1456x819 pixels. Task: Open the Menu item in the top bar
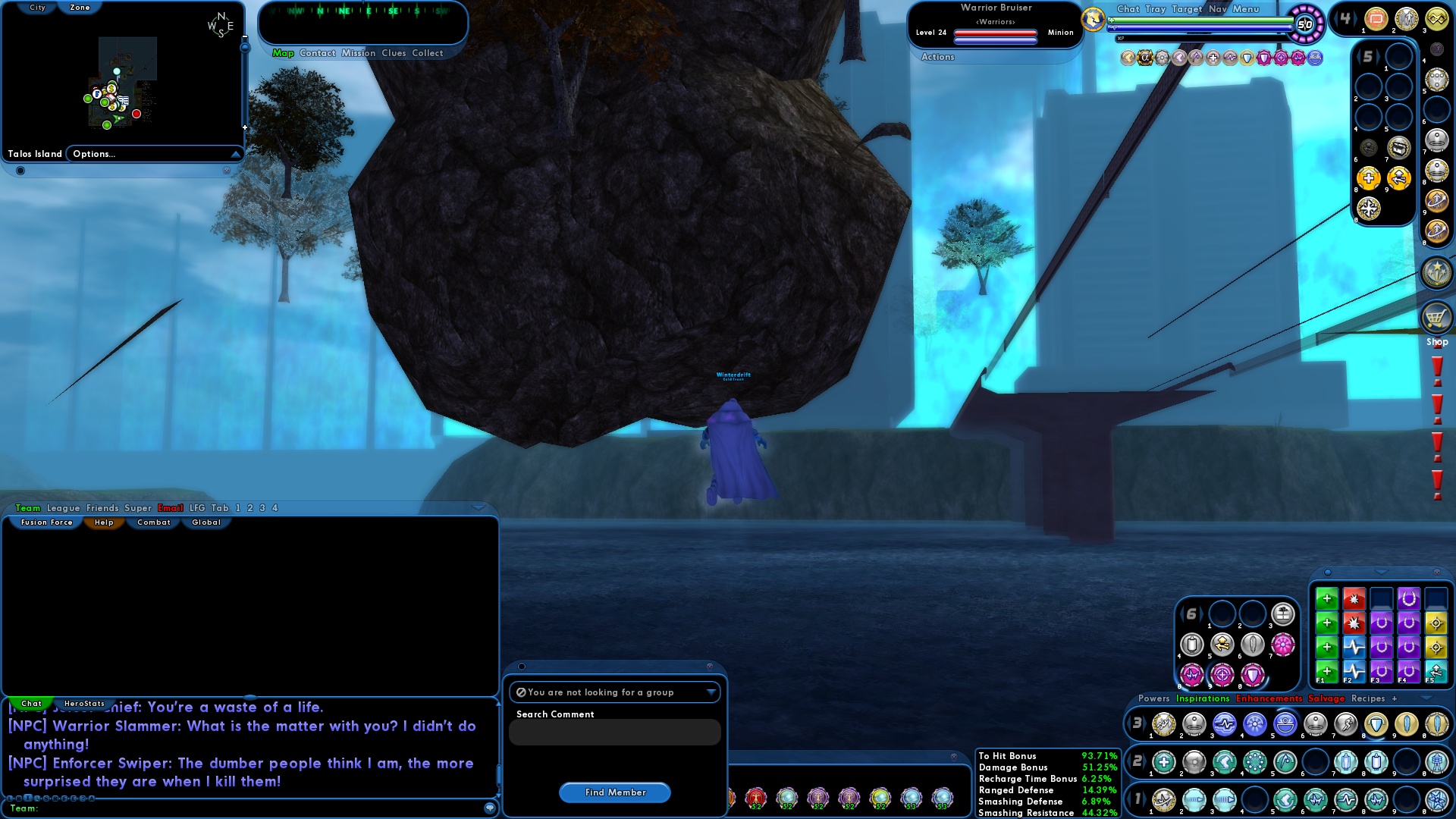point(1244,9)
